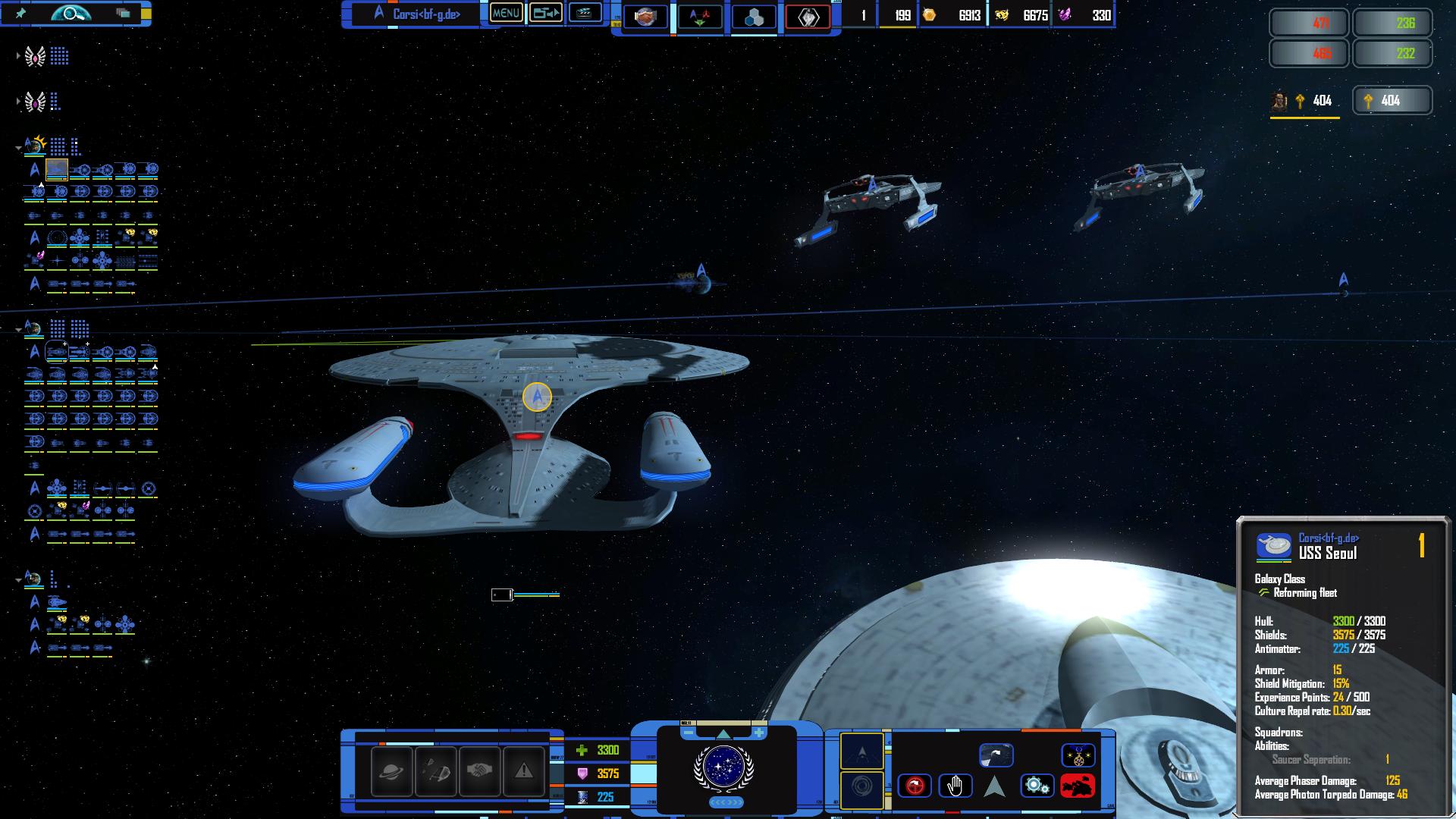Select the USS Seoul portrait in info card
The image size is (1456, 819).
(x=1274, y=546)
